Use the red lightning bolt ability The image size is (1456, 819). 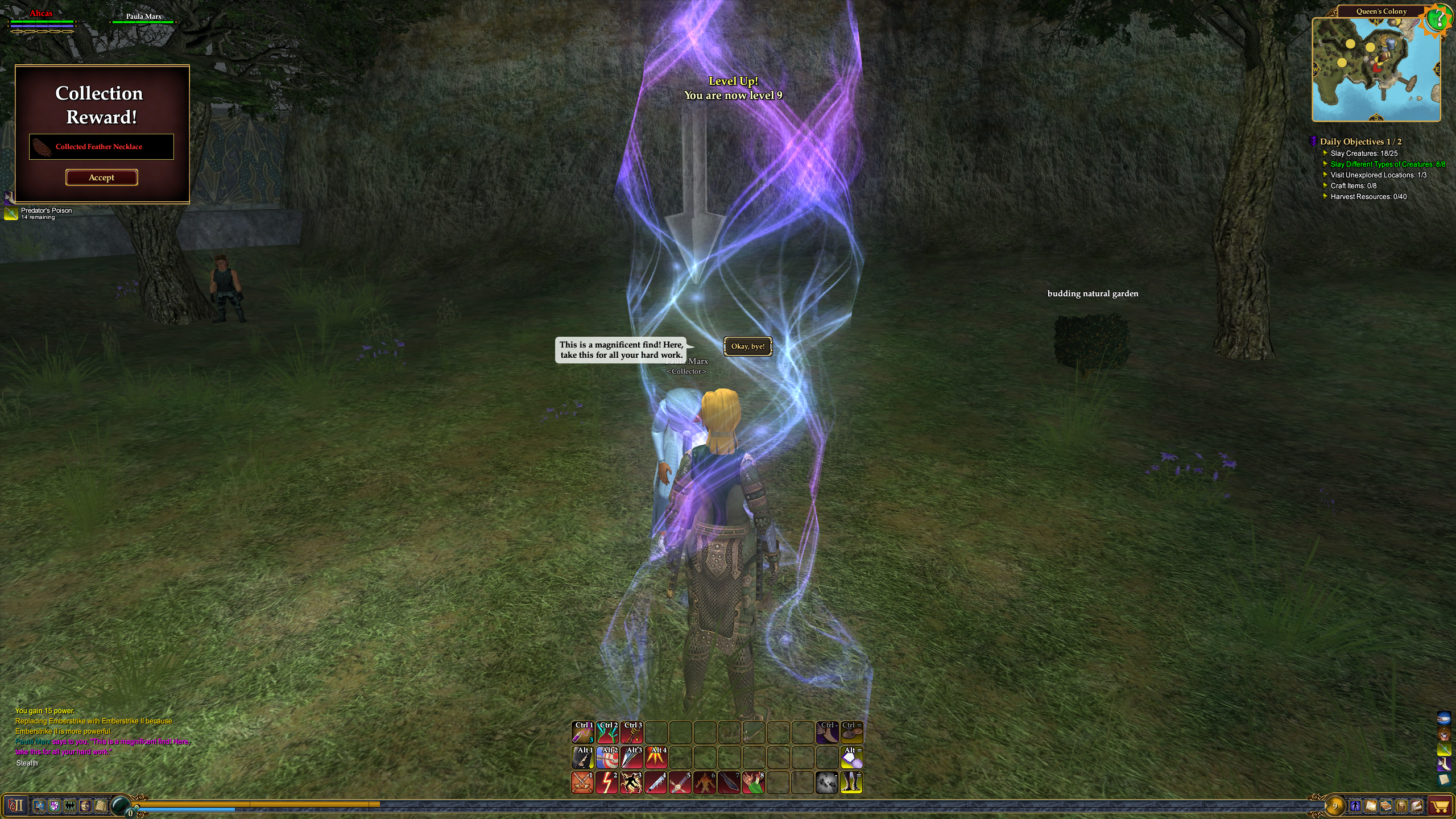(607, 783)
